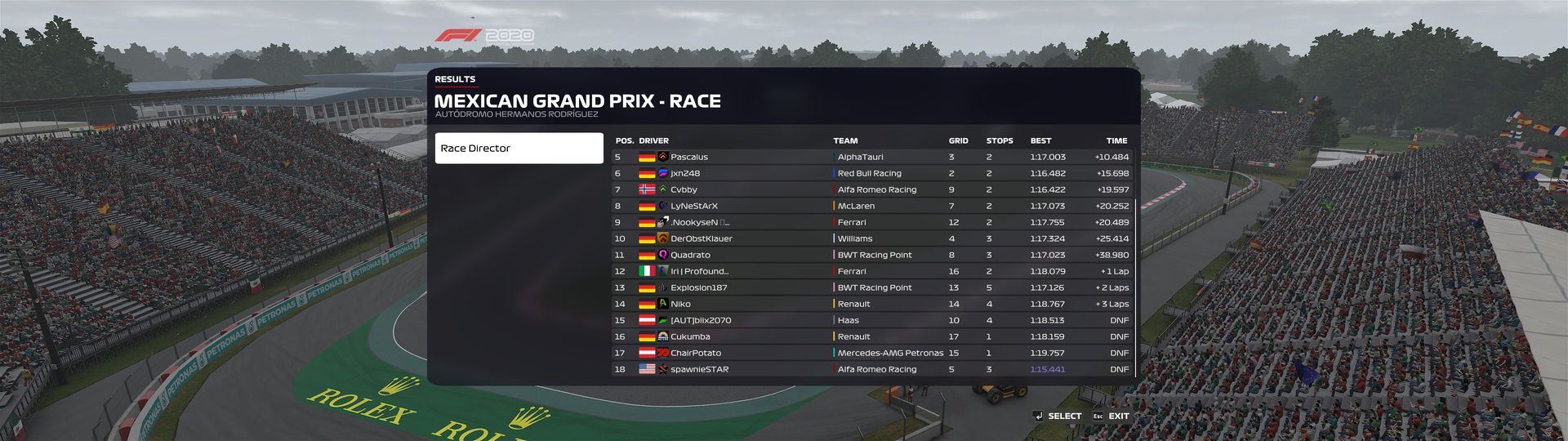Image resolution: width=1568 pixels, height=441 pixels.
Task: Click the [AUT]blix2070 Haas row
Action: [871, 320]
